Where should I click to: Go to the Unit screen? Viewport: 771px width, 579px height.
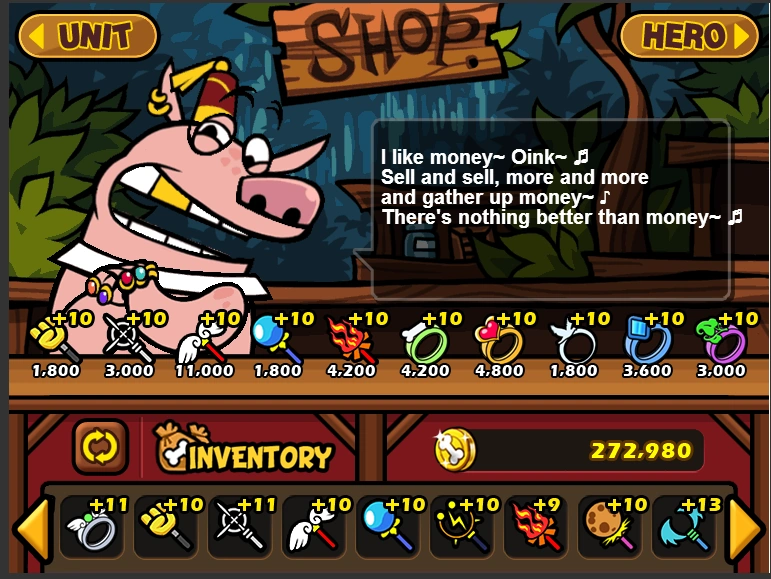(87, 36)
